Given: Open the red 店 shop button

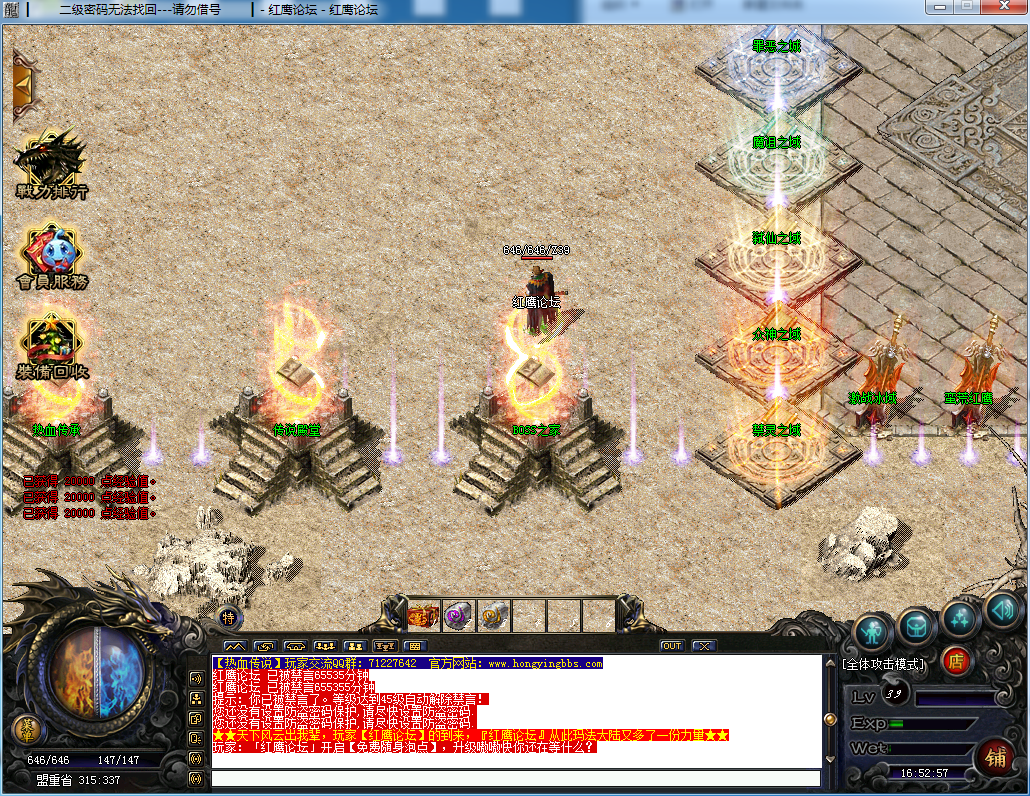Looking at the screenshot, I should pos(957,660).
